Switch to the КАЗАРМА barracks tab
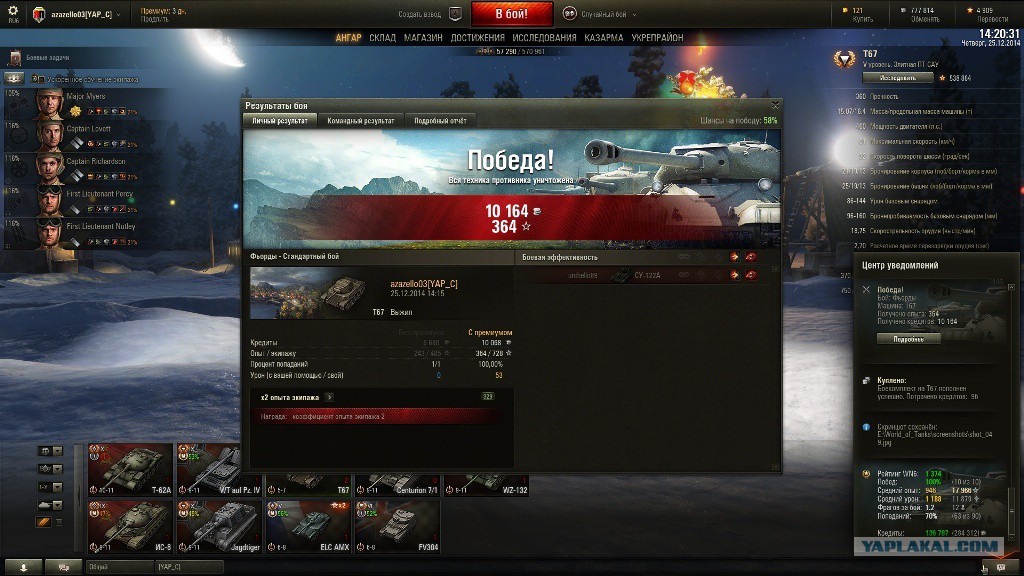Screen dimensions: 1024x576 604,37
